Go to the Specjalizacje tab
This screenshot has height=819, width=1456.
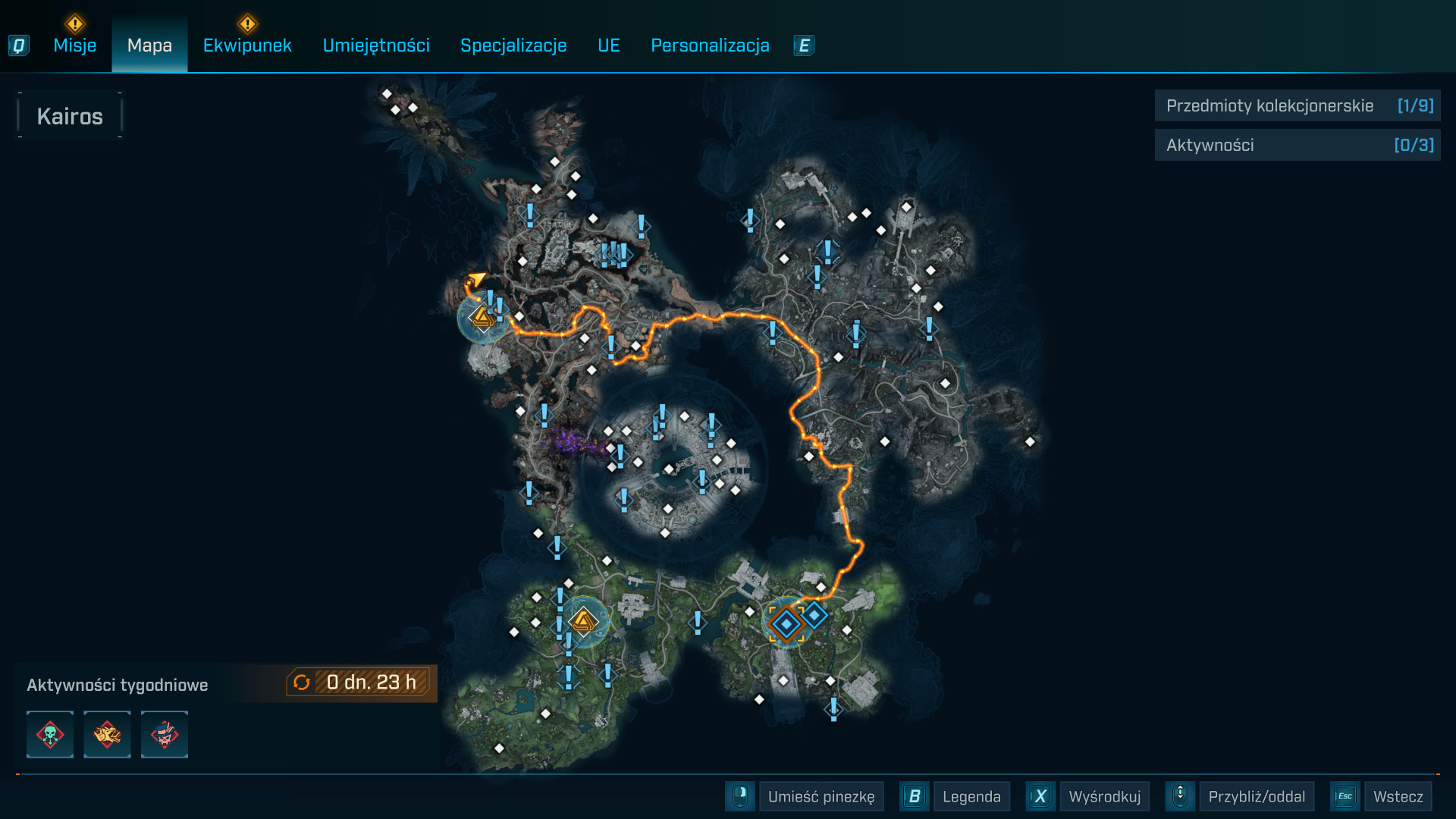pos(513,45)
